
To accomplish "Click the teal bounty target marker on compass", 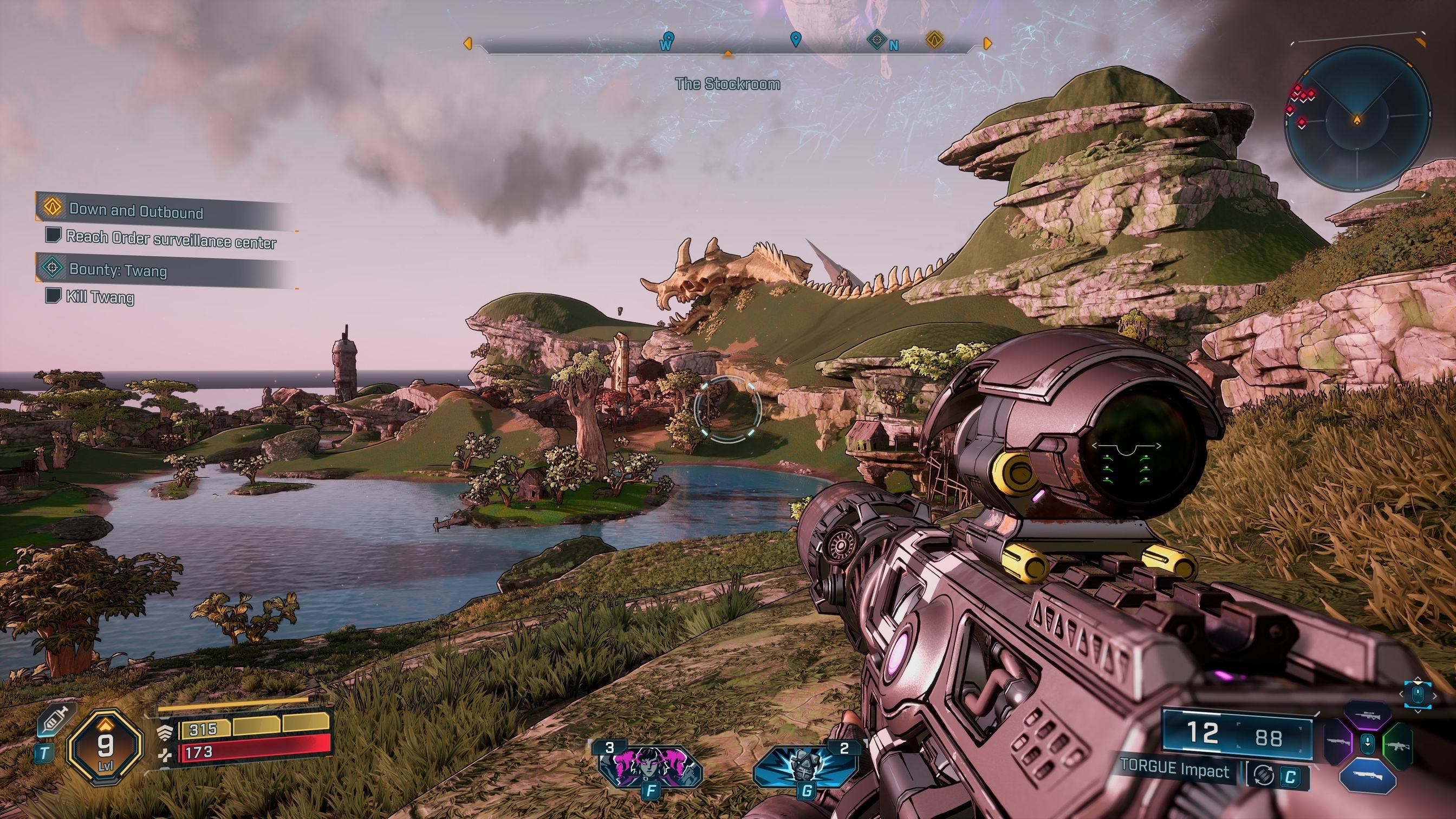I will 876,40.
